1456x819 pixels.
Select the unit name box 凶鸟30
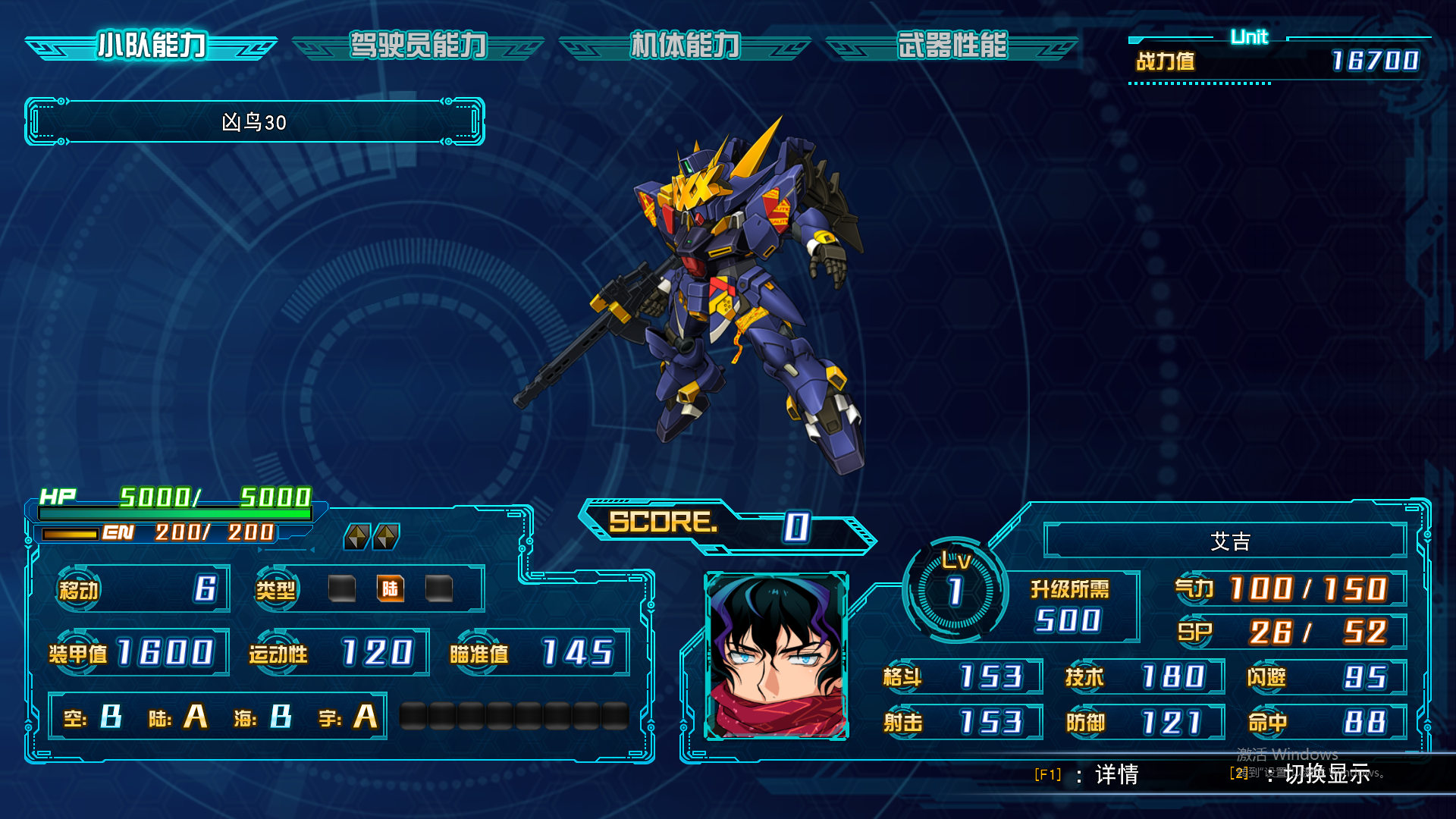point(254,122)
